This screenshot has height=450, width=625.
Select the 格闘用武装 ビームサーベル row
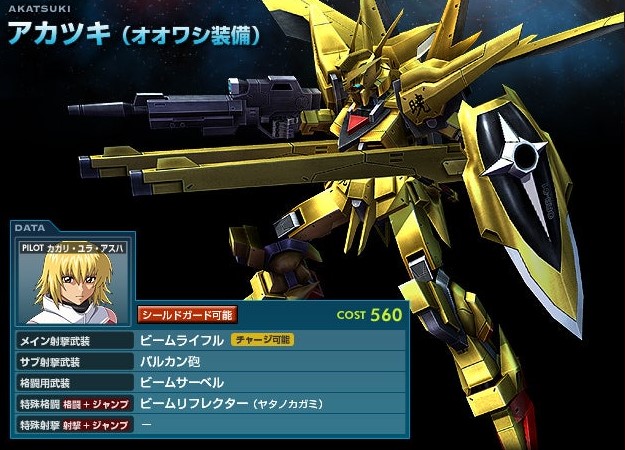coord(210,383)
